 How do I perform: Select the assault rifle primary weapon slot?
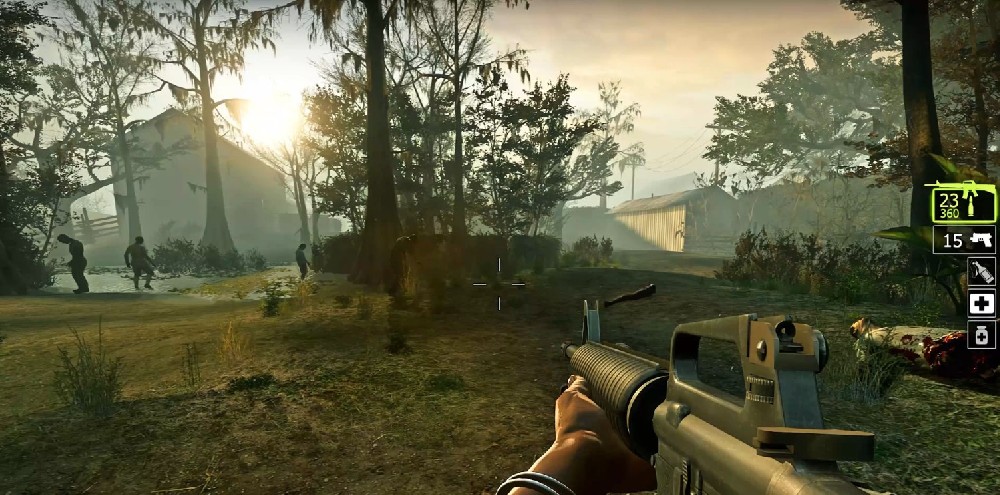(x=964, y=204)
